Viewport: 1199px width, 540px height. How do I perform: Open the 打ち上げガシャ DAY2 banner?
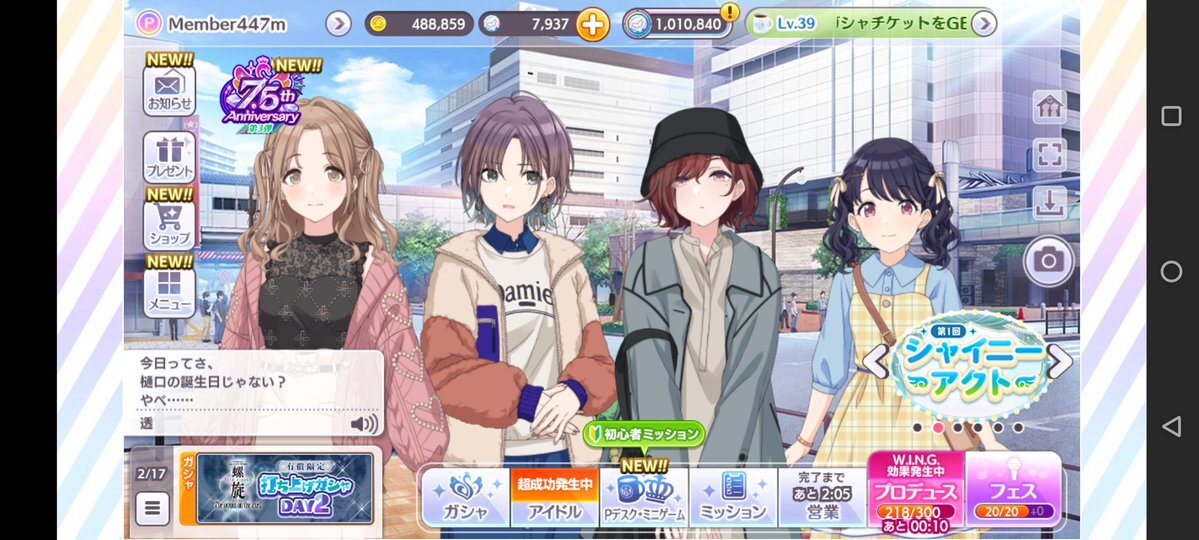[x=284, y=489]
